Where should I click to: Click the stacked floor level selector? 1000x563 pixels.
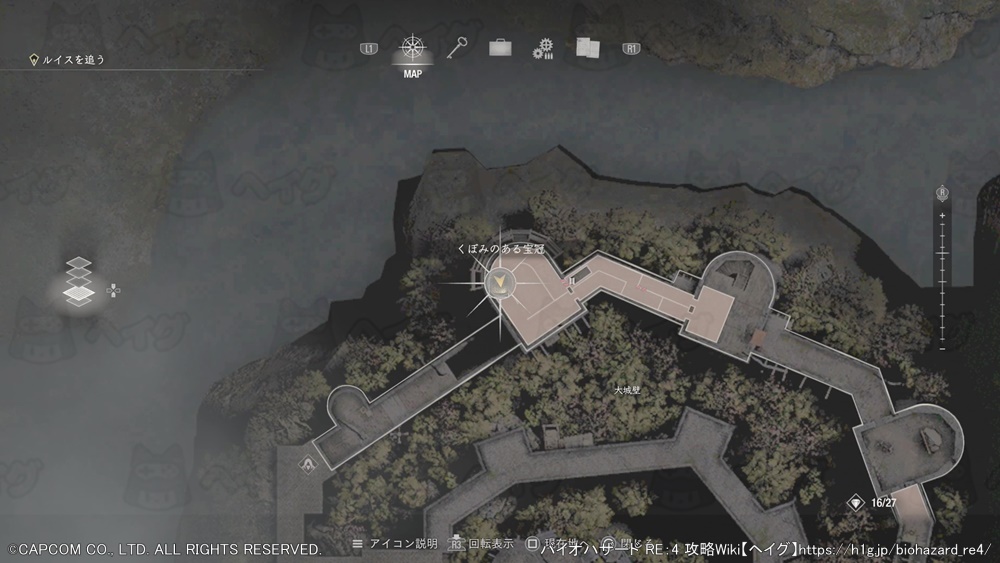coord(79,282)
